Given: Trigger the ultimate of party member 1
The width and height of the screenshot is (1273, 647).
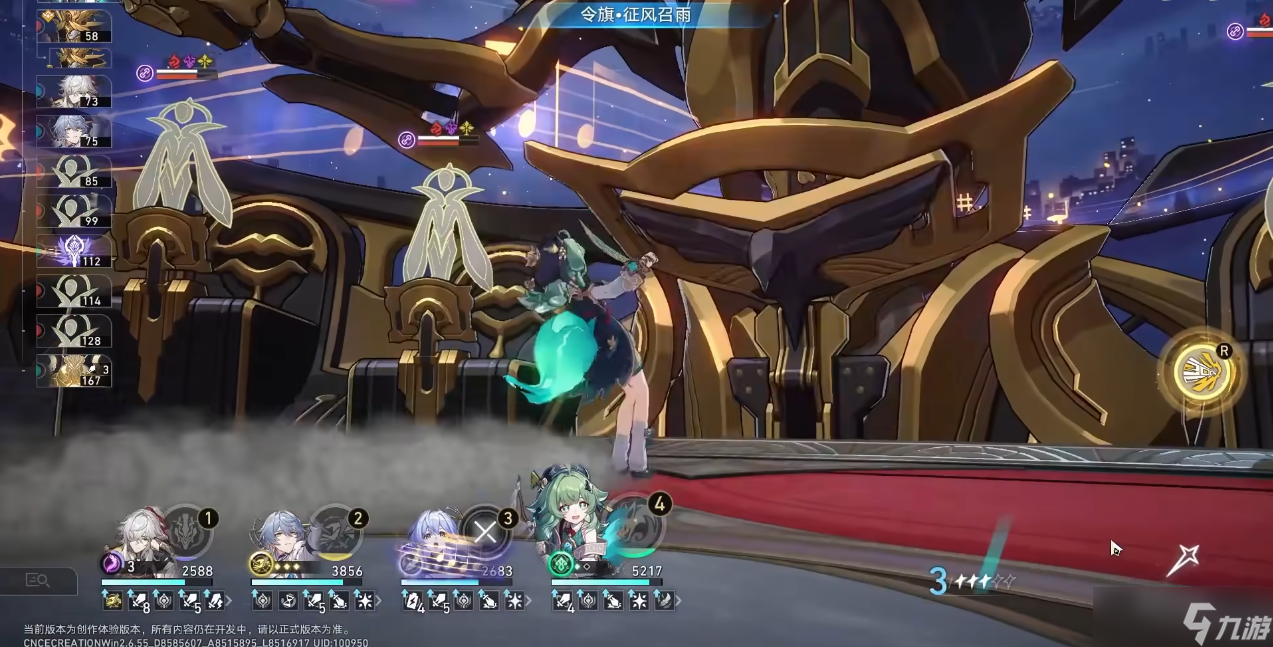Looking at the screenshot, I should 187,531.
